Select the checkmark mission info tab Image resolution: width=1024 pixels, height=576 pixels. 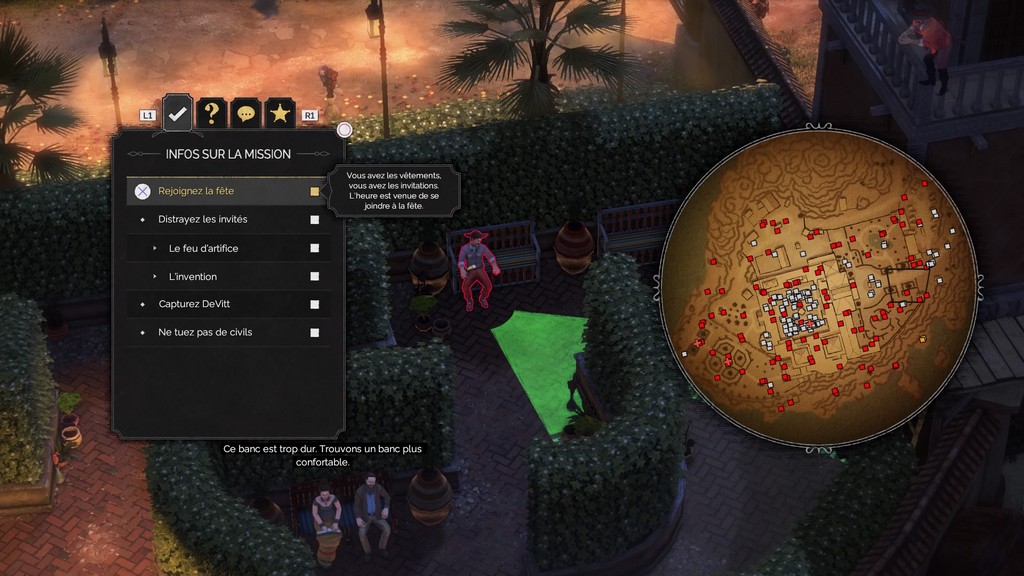coord(178,114)
